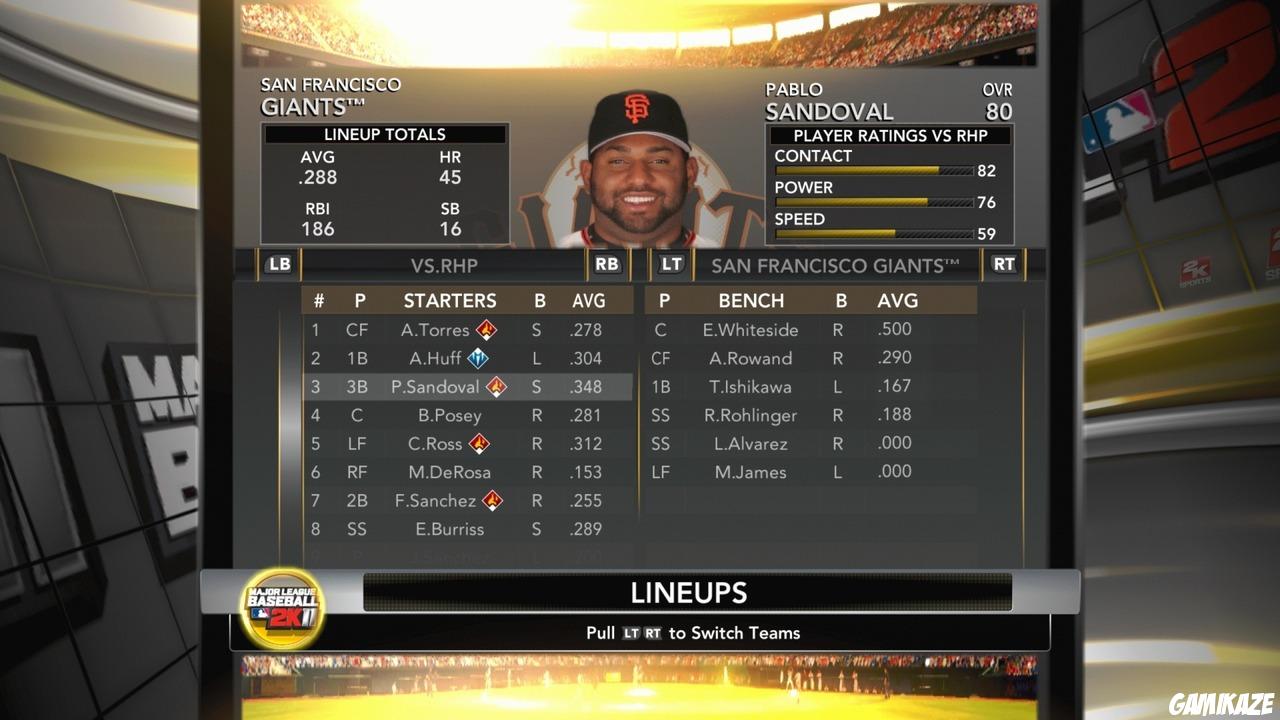Click the streak flame icon next to F.Sanchez

[x=491, y=501]
